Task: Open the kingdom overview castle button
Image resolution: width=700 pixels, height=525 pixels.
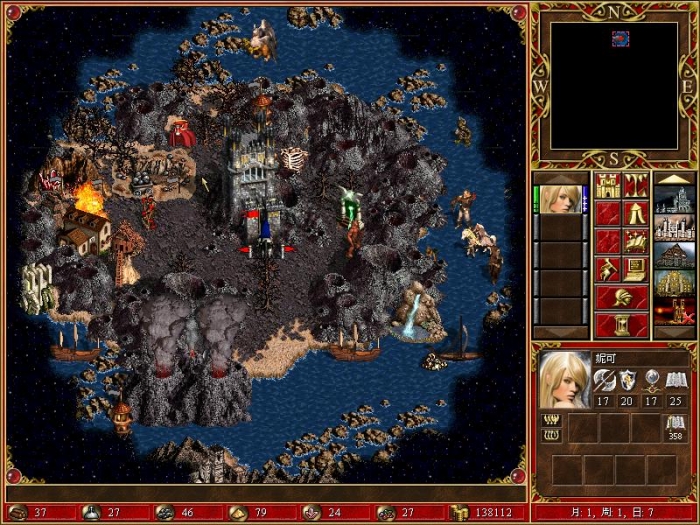Action: (x=608, y=185)
